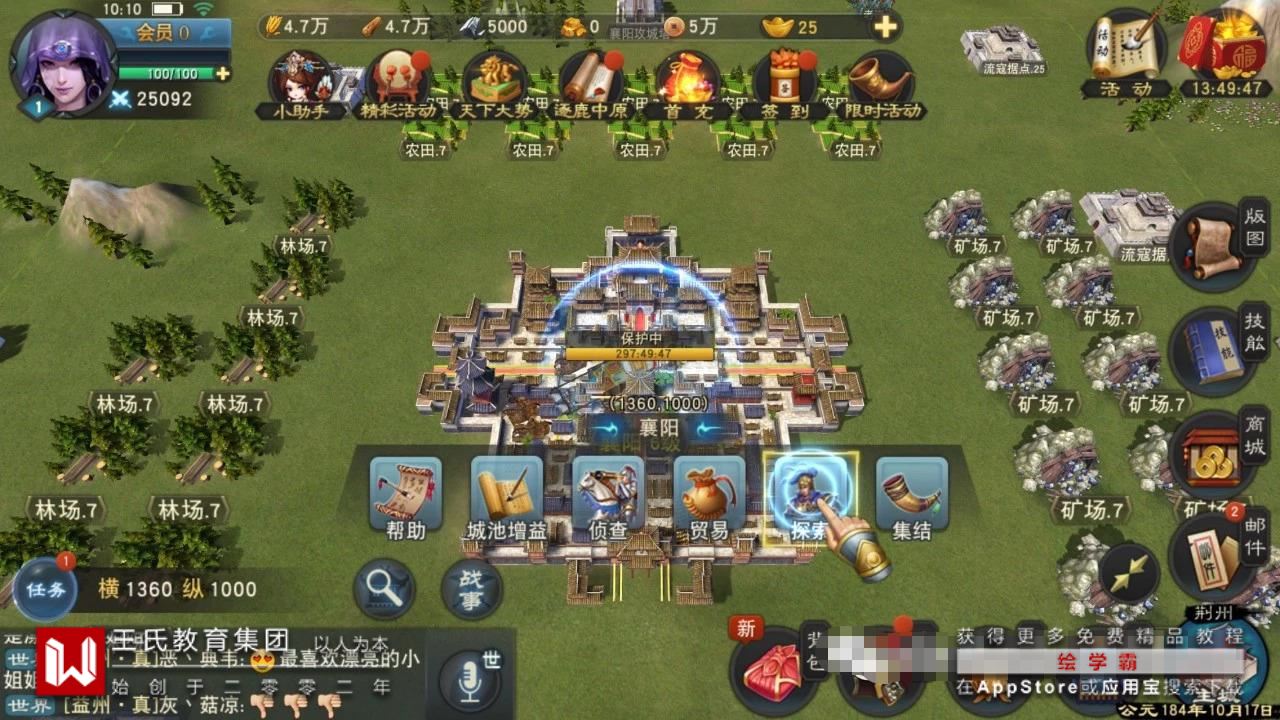Open the 任务 quest button
1280x720 pixels.
tap(46, 589)
